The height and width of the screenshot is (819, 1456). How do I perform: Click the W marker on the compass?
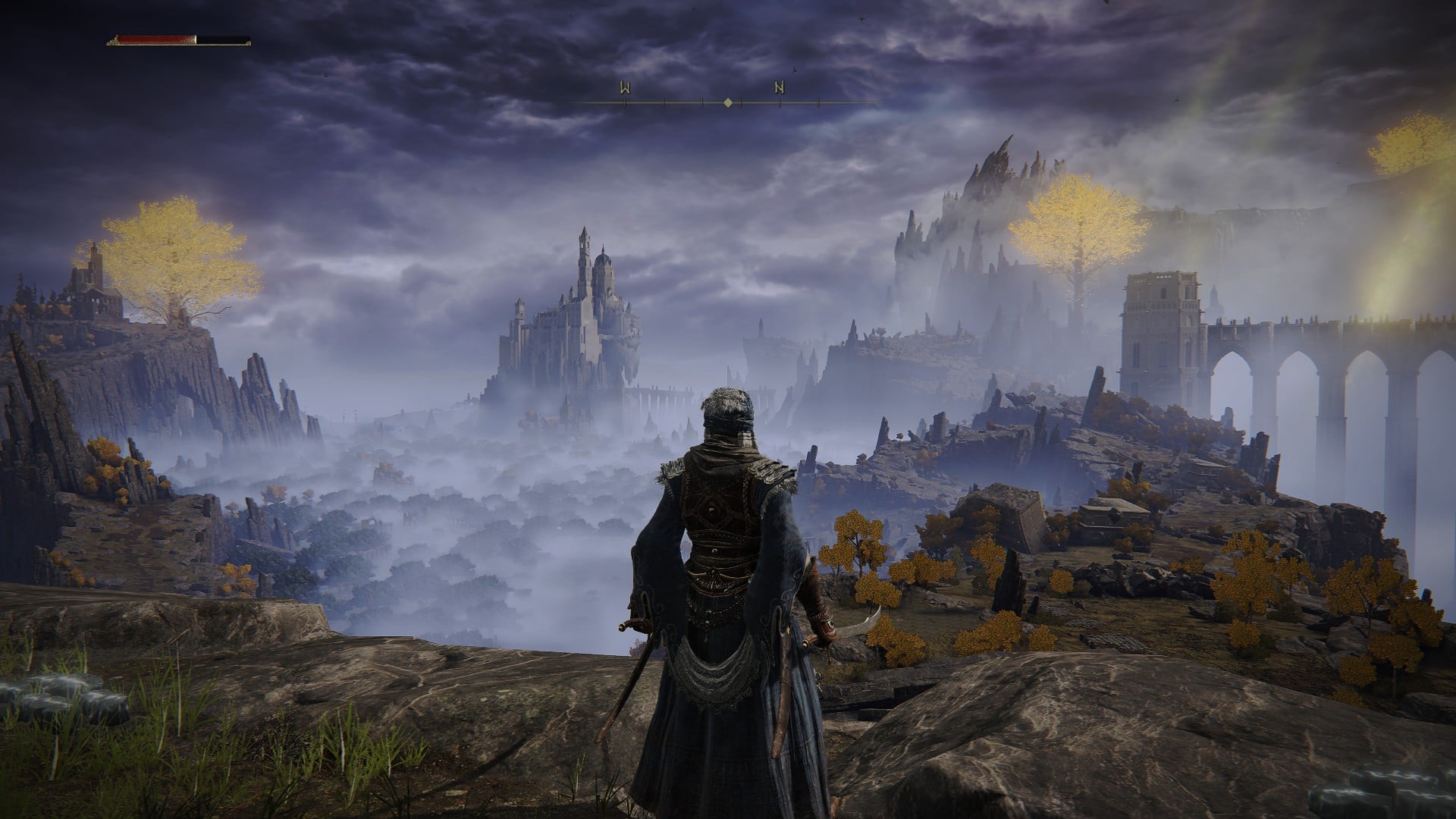coord(624,88)
